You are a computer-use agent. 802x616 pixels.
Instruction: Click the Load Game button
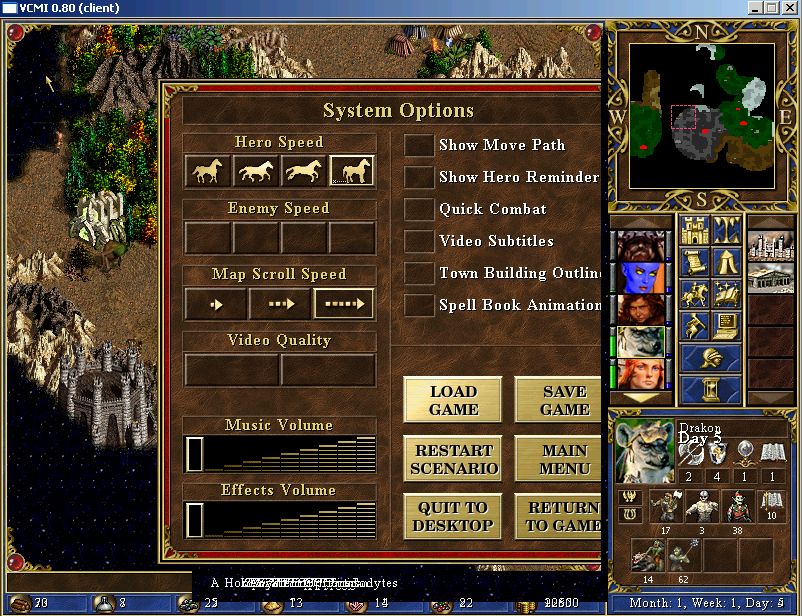click(453, 400)
